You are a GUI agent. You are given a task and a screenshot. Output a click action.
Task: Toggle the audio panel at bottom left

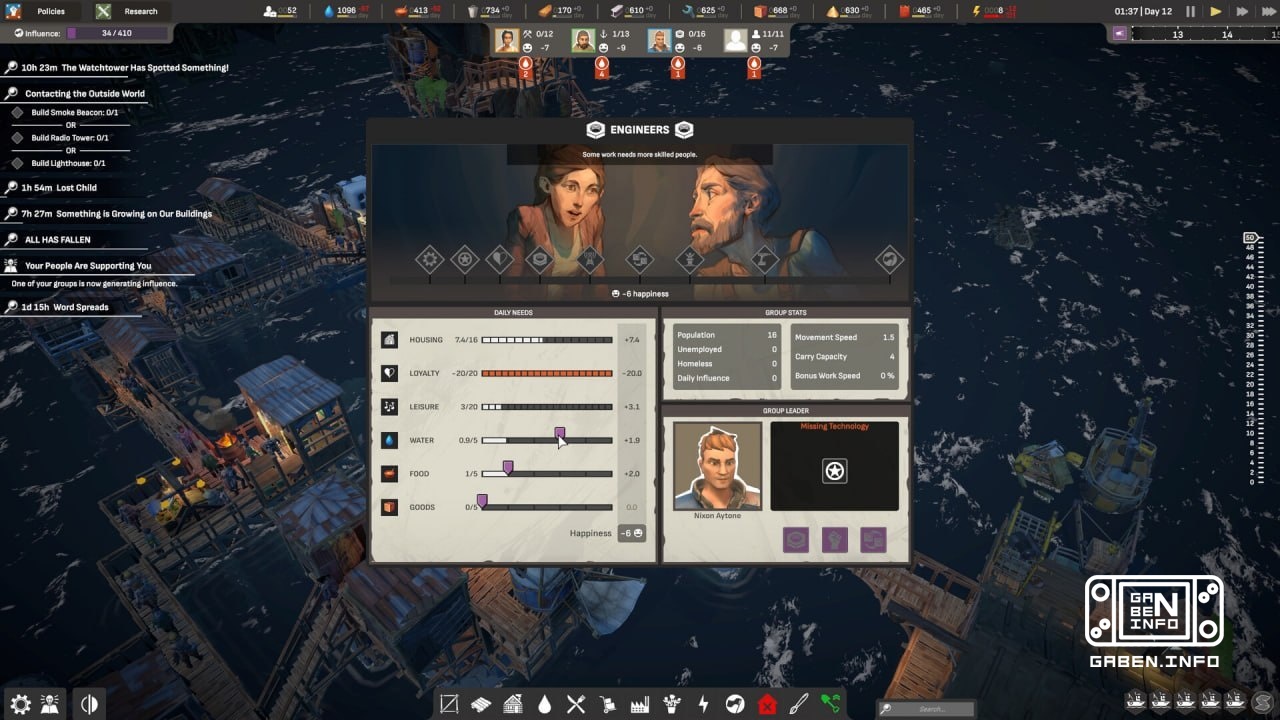tap(89, 703)
